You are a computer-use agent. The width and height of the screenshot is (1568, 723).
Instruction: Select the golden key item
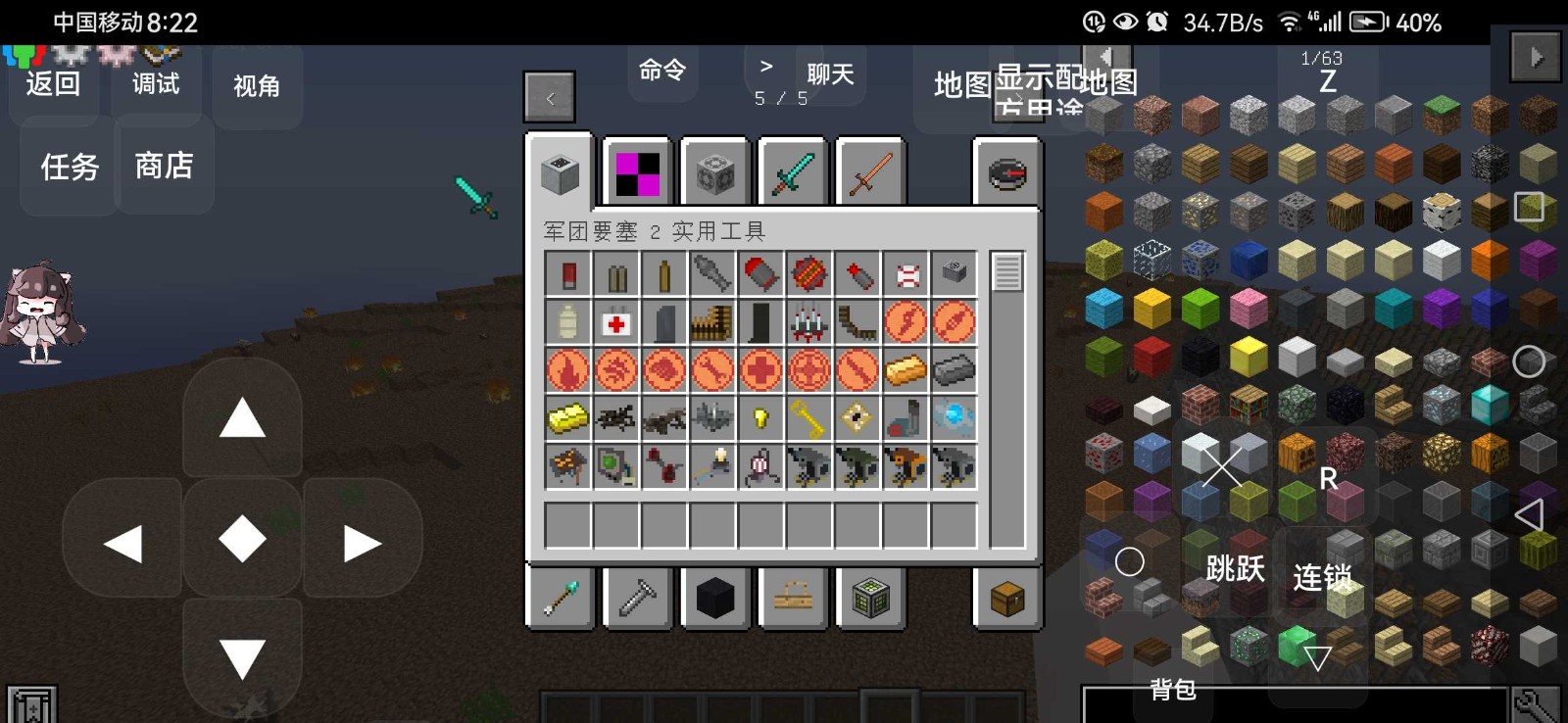point(808,419)
